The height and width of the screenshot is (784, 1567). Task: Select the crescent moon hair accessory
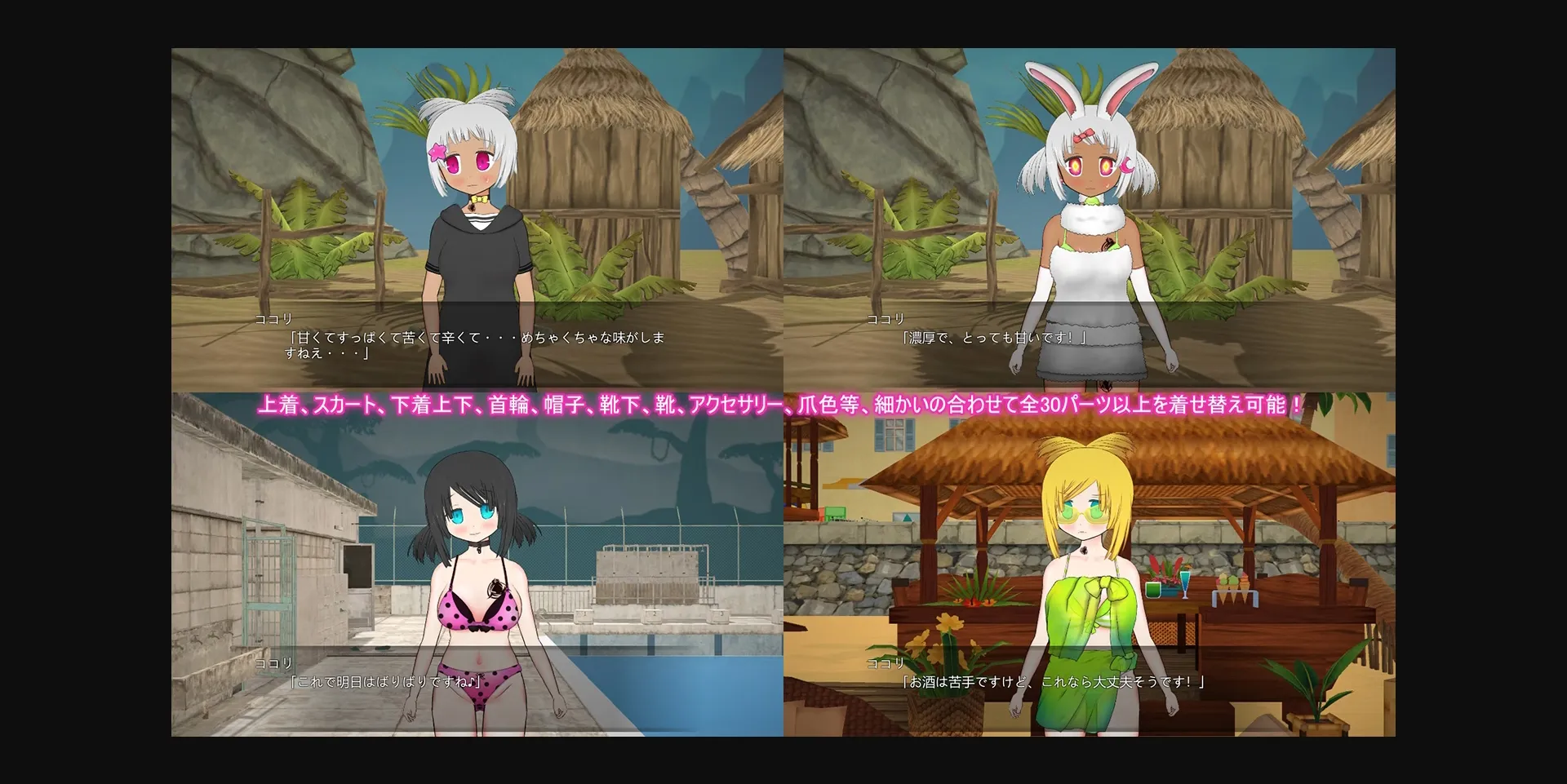click(x=1129, y=166)
